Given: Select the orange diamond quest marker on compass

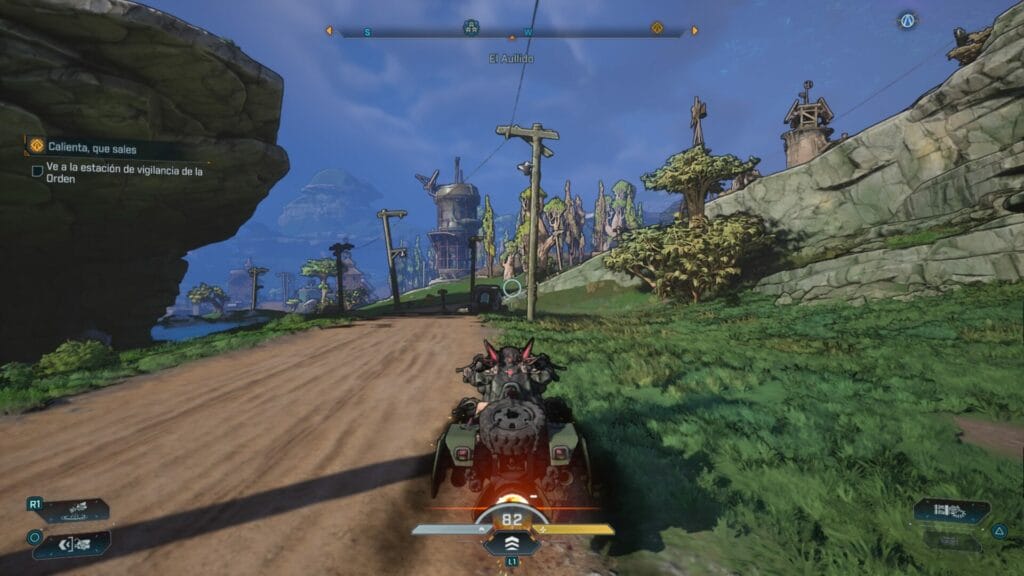Looking at the screenshot, I should [x=657, y=28].
